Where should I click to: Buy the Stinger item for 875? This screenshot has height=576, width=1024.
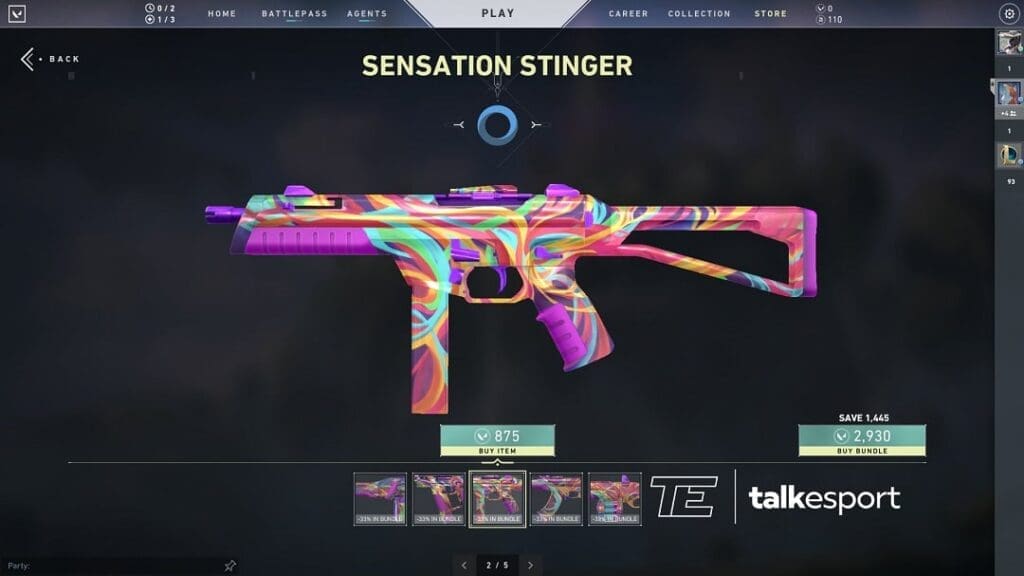(497, 440)
